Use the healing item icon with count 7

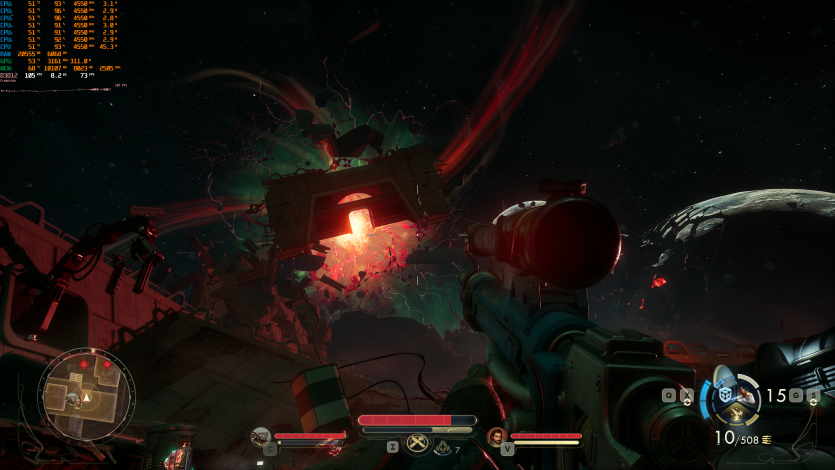point(444,449)
